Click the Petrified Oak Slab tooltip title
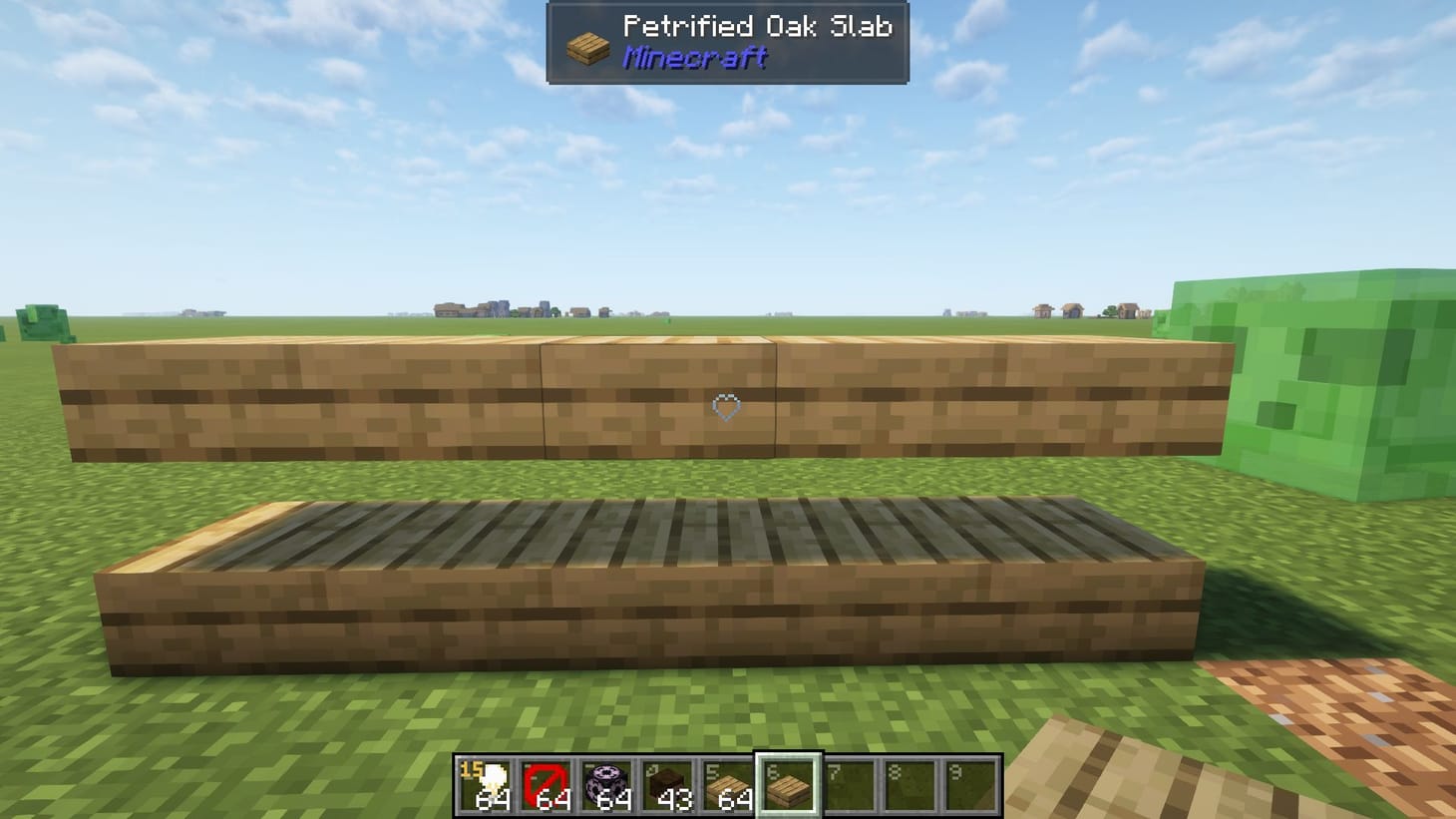The image size is (1456, 819). pyautogui.click(x=758, y=27)
